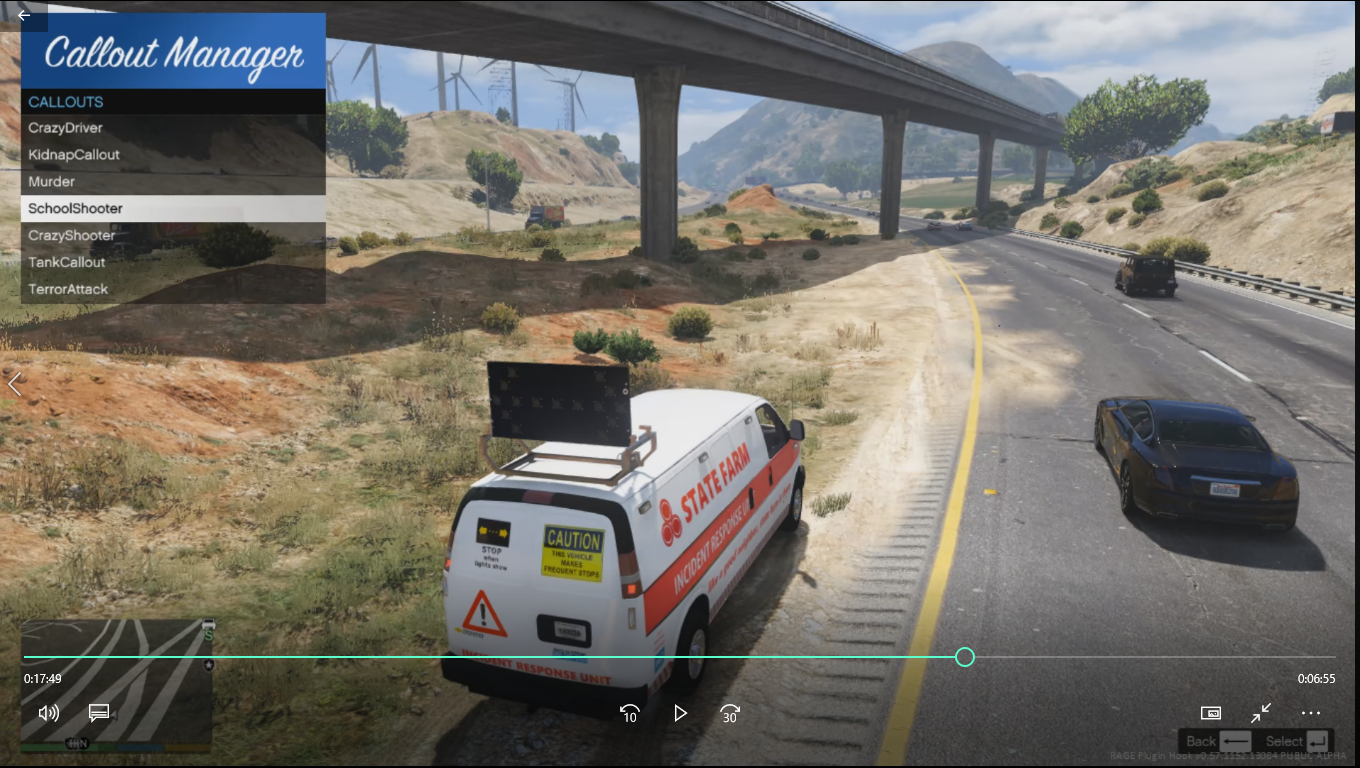The height and width of the screenshot is (768, 1360).
Task: Select the CrazyDriver callout
Action: [x=66, y=128]
